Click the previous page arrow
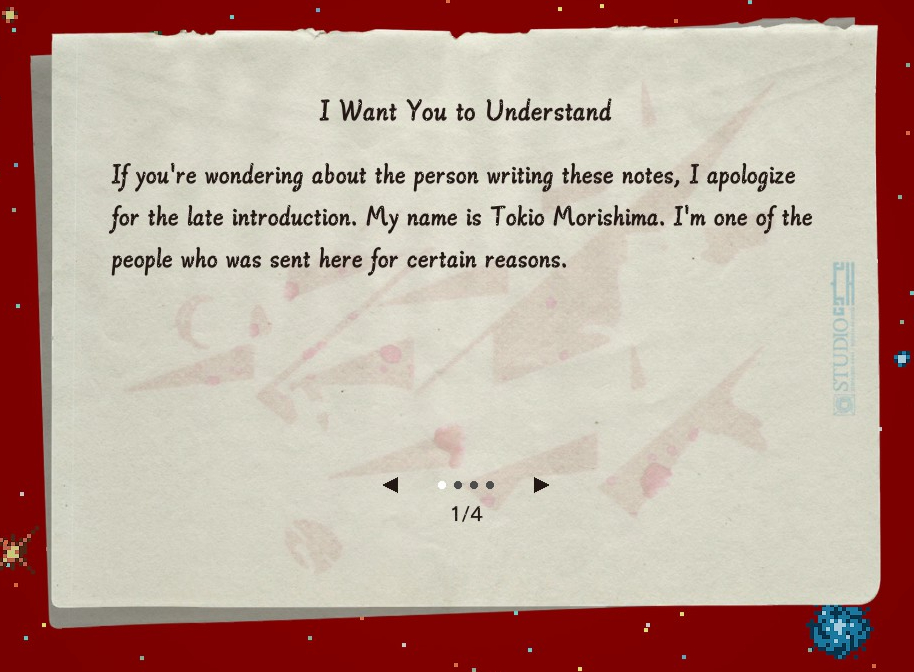 pos(390,485)
